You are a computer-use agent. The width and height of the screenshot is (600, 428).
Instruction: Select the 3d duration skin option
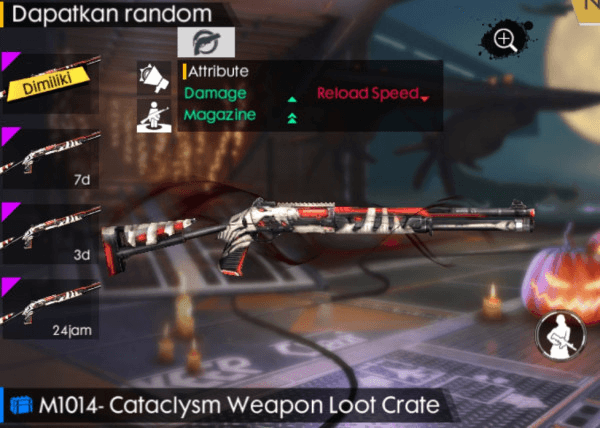(50, 230)
